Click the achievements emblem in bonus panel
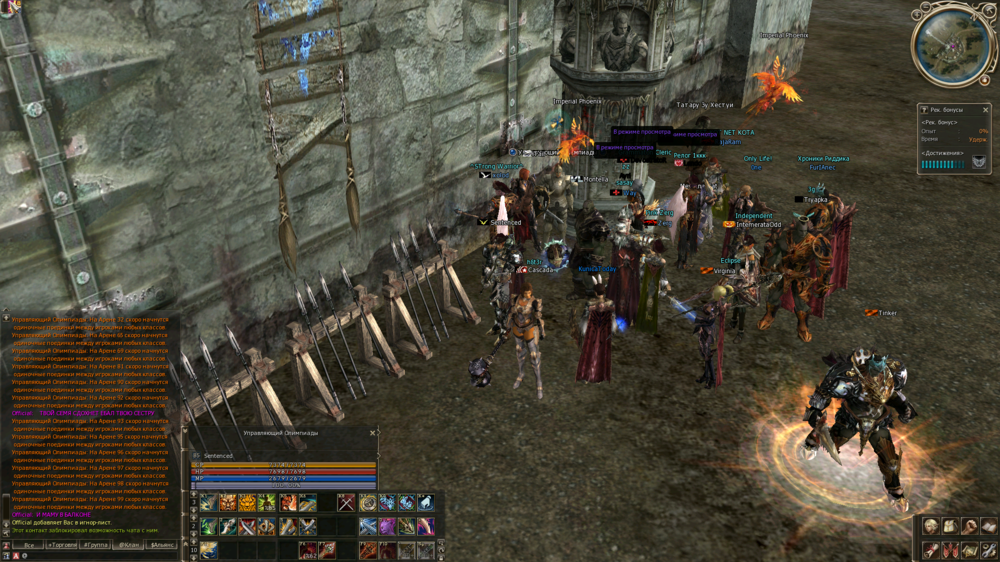Viewport: 1000px width, 562px height. pyautogui.click(x=979, y=162)
